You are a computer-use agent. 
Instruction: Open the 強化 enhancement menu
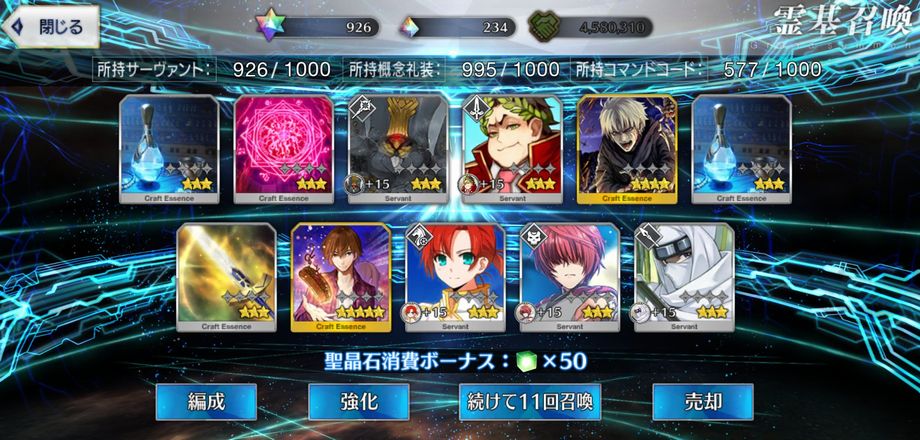pyautogui.click(x=358, y=402)
